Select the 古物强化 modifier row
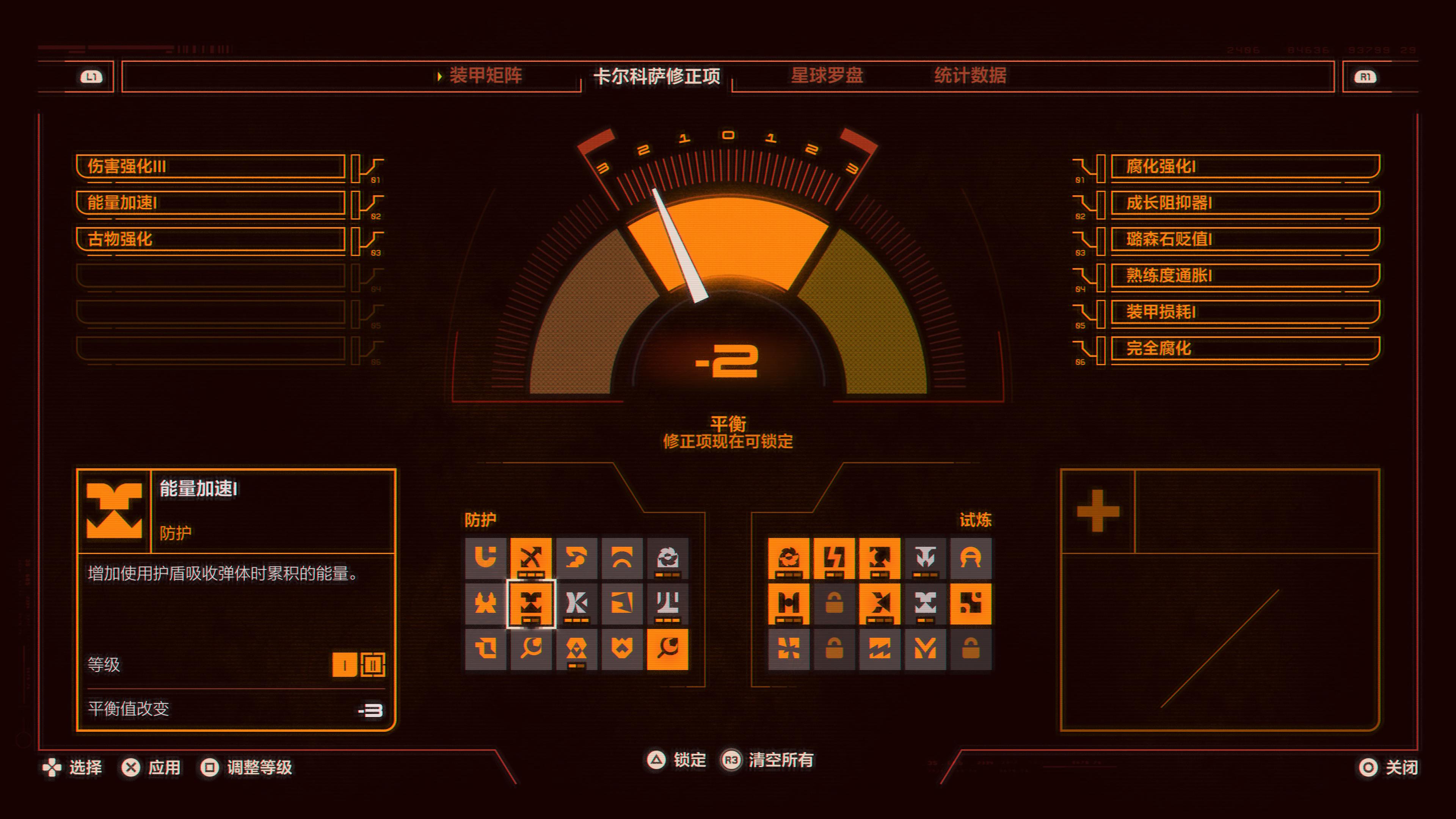The width and height of the screenshot is (1456, 819). [210, 239]
